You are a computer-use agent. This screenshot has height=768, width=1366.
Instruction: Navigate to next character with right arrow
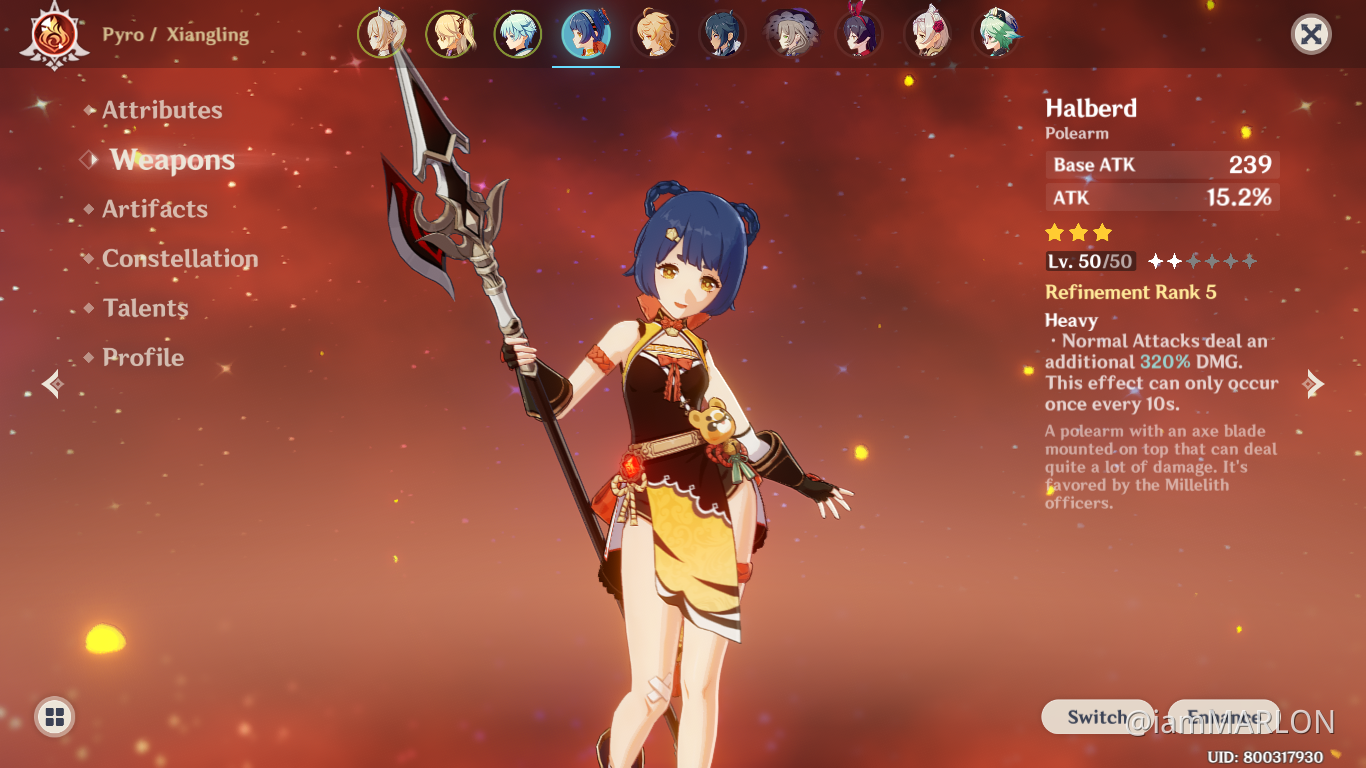click(x=1314, y=384)
